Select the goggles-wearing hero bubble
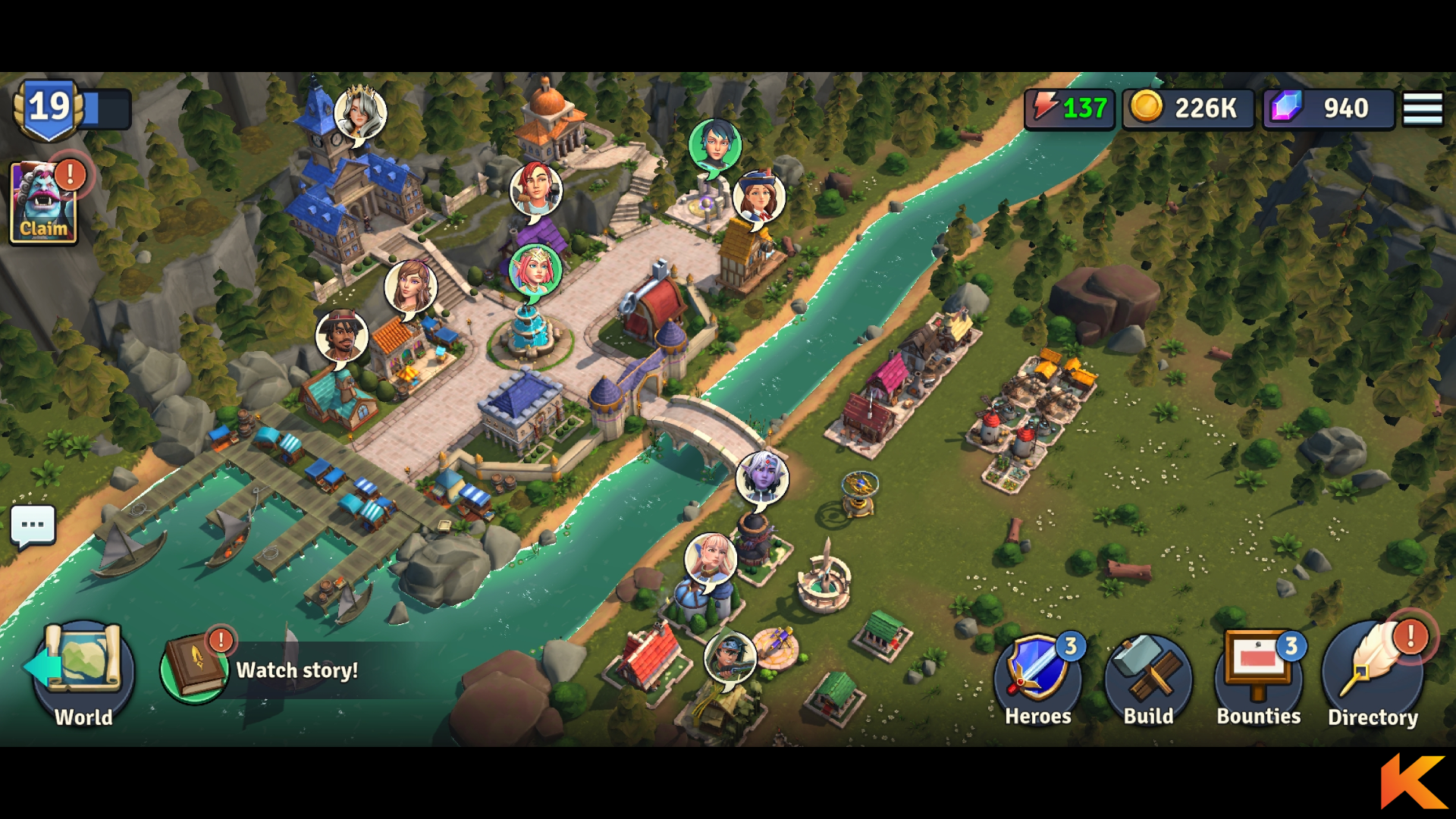This screenshot has height=819, width=1456. [730, 657]
